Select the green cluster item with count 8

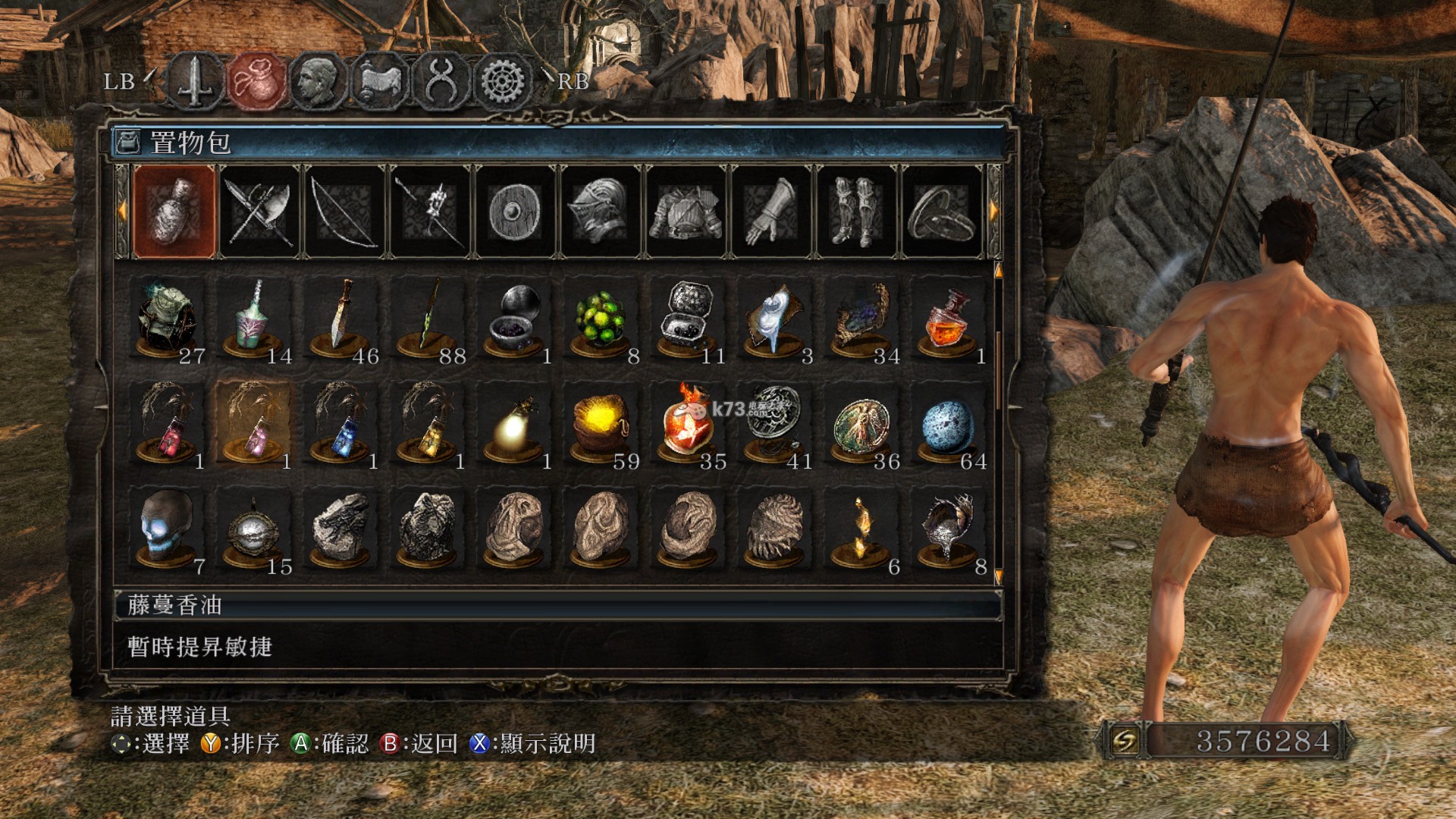601,320
